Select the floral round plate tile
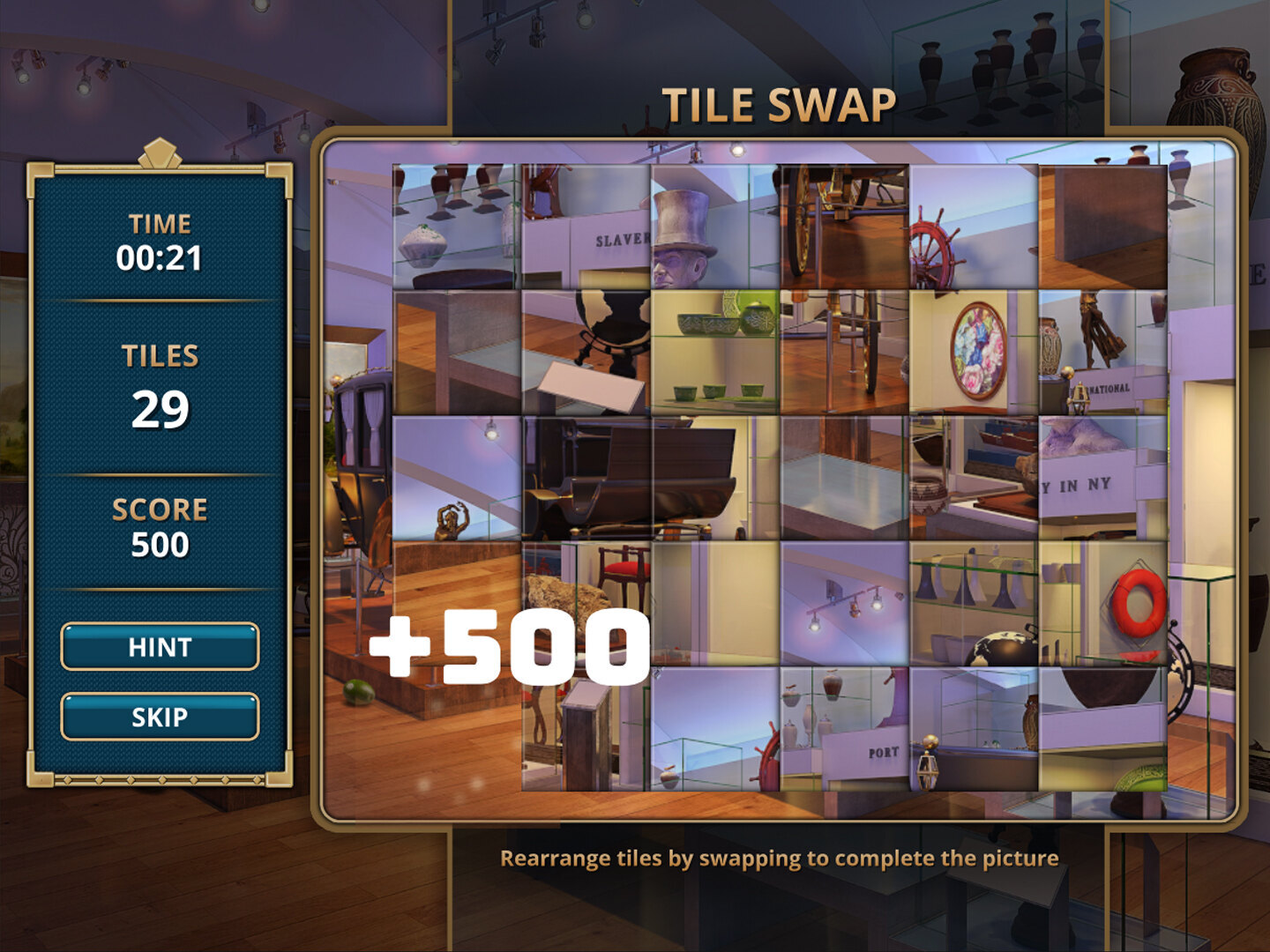1270x952 pixels. coord(974,353)
